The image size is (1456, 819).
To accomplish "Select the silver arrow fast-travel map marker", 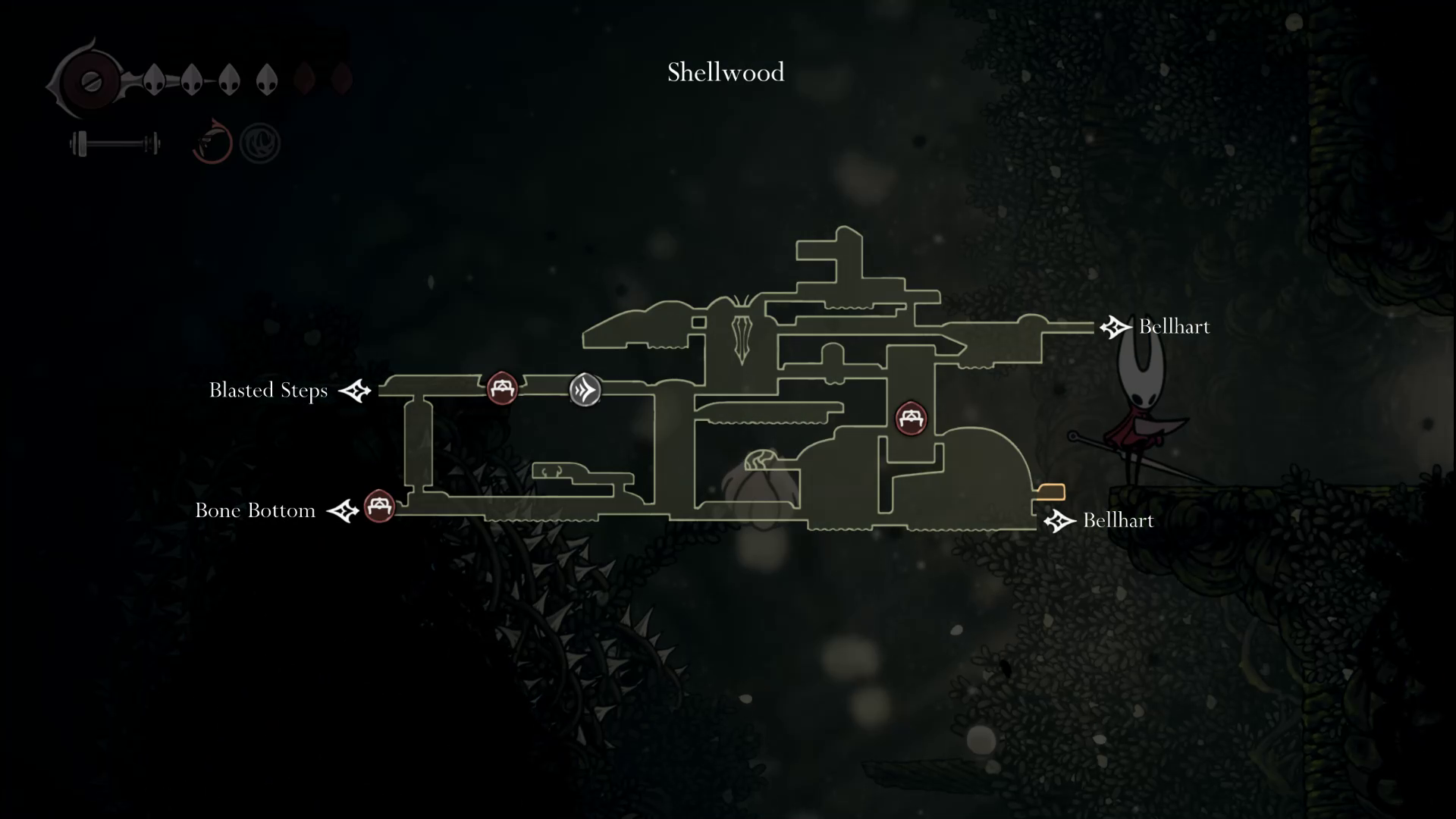I will (x=585, y=390).
